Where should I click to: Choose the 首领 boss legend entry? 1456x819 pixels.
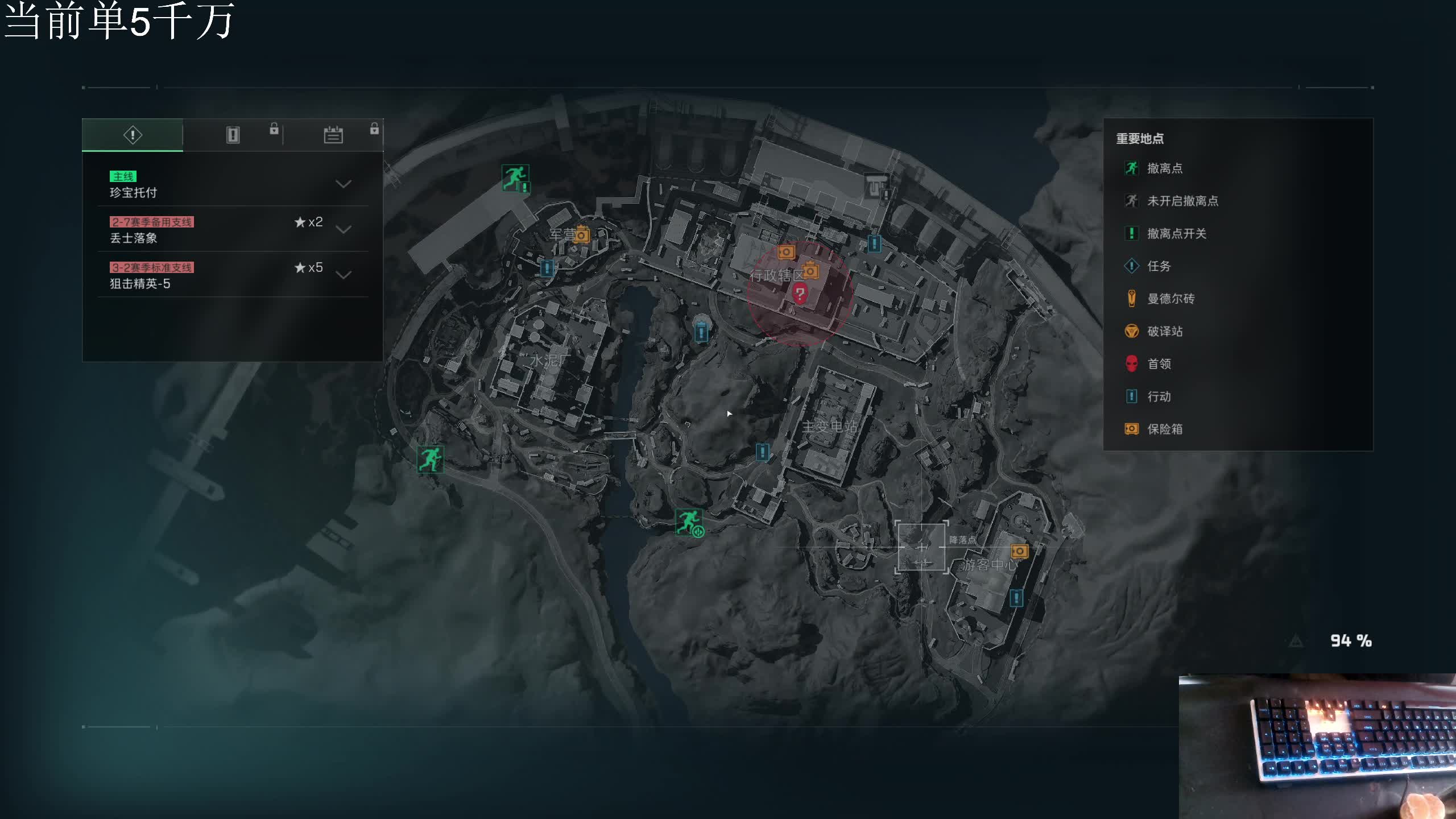(x=1159, y=364)
